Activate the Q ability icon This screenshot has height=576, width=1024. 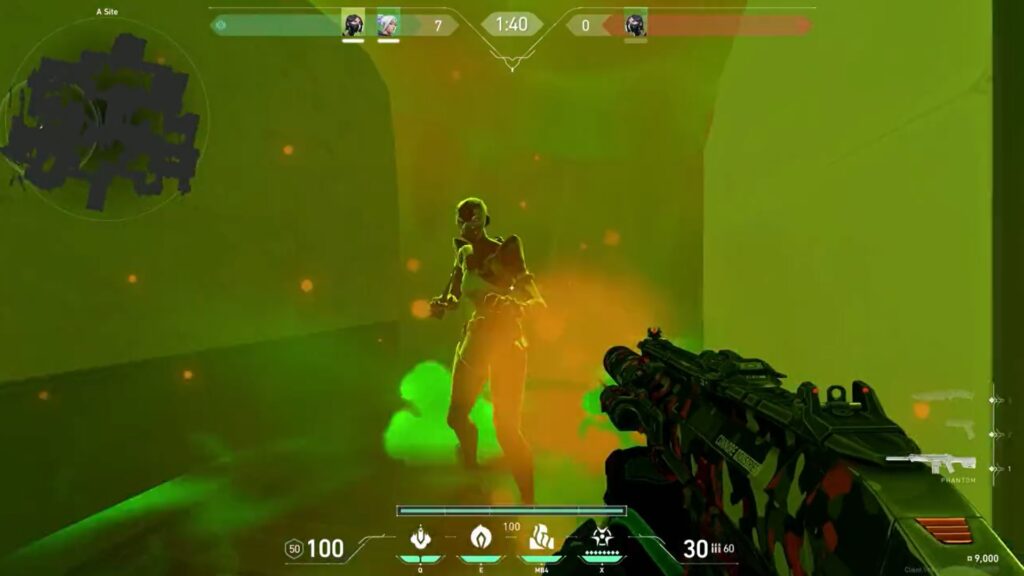[421, 538]
